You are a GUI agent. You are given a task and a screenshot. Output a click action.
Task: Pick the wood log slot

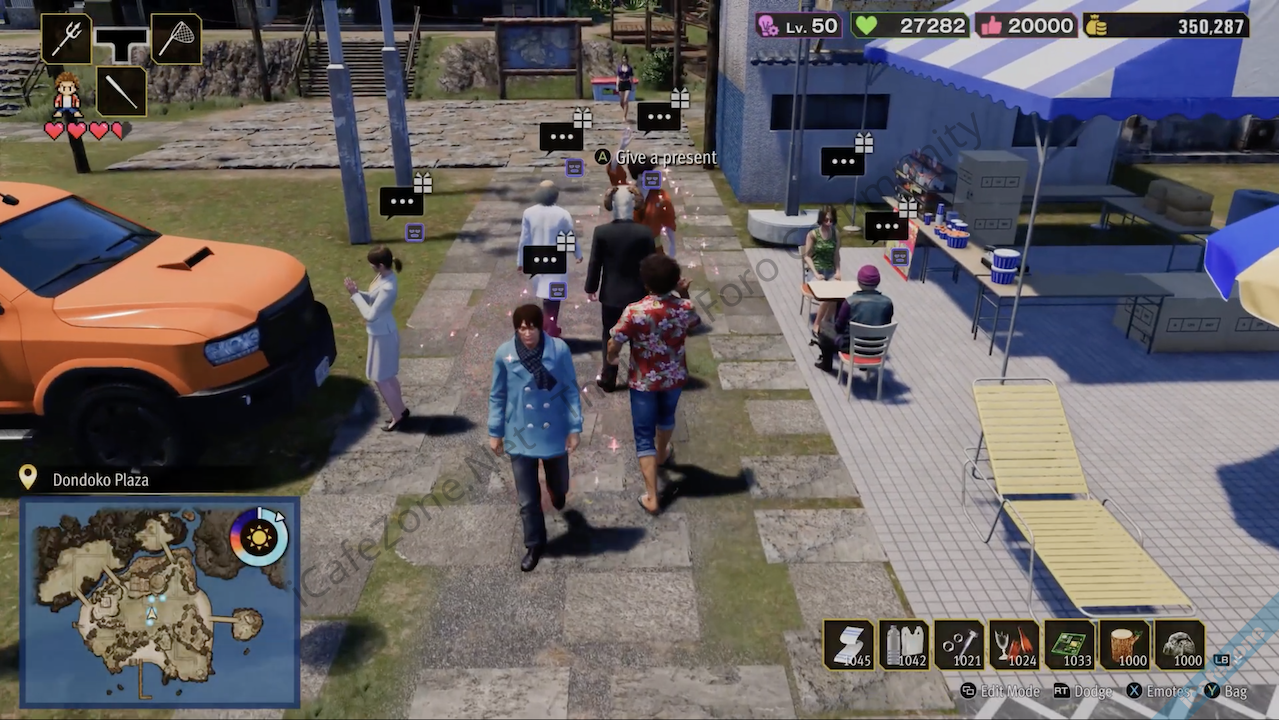tap(1124, 645)
